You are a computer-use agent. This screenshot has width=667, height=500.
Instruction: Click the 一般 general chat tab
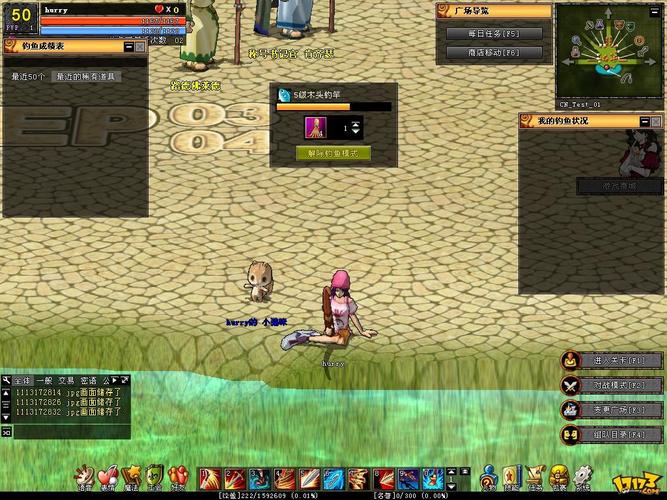(x=45, y=380)
